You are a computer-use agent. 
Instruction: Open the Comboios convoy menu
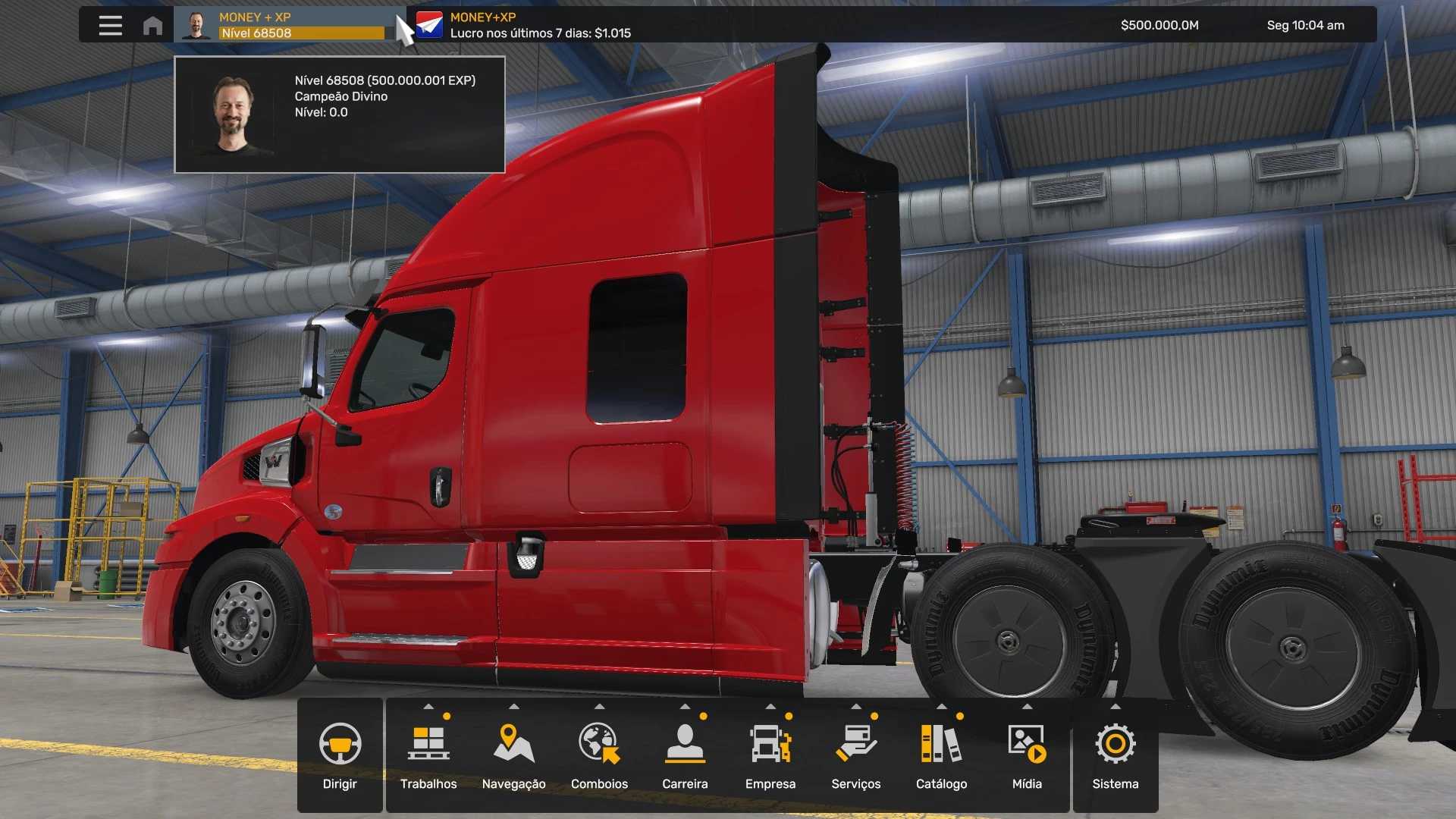(x=599, y=755)
